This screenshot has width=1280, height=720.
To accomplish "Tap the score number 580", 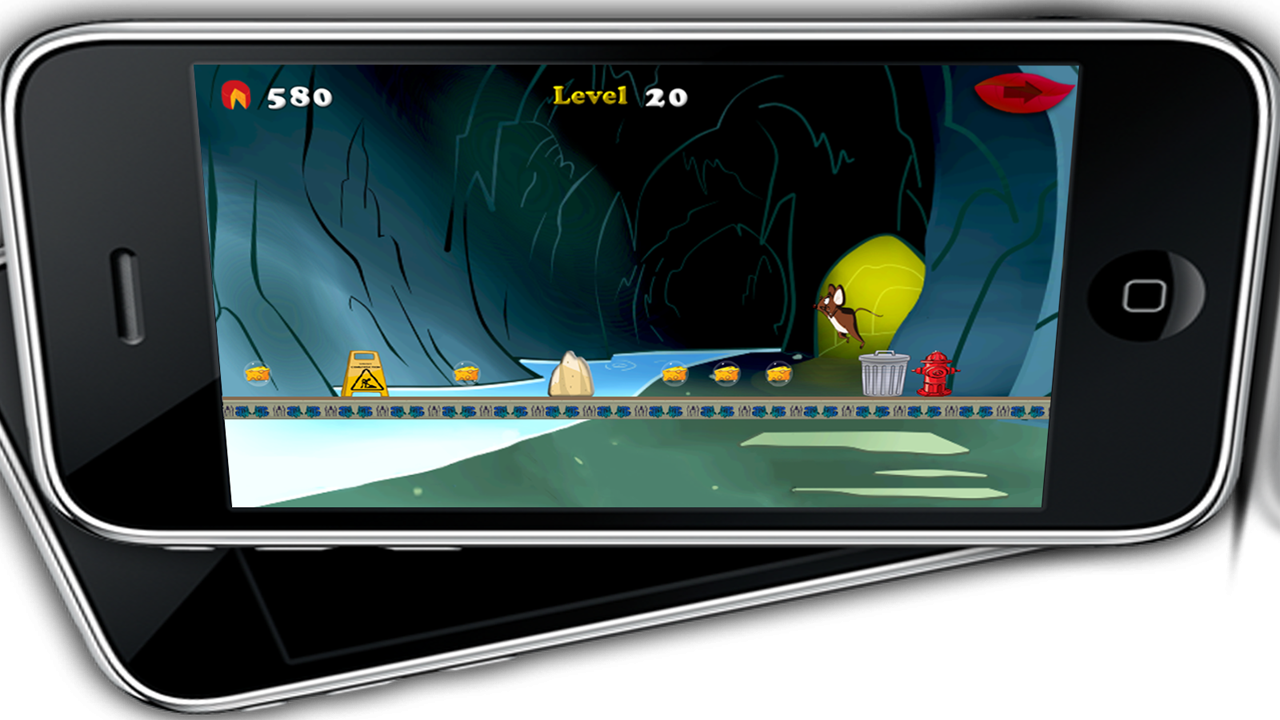I will coord(300,97).
